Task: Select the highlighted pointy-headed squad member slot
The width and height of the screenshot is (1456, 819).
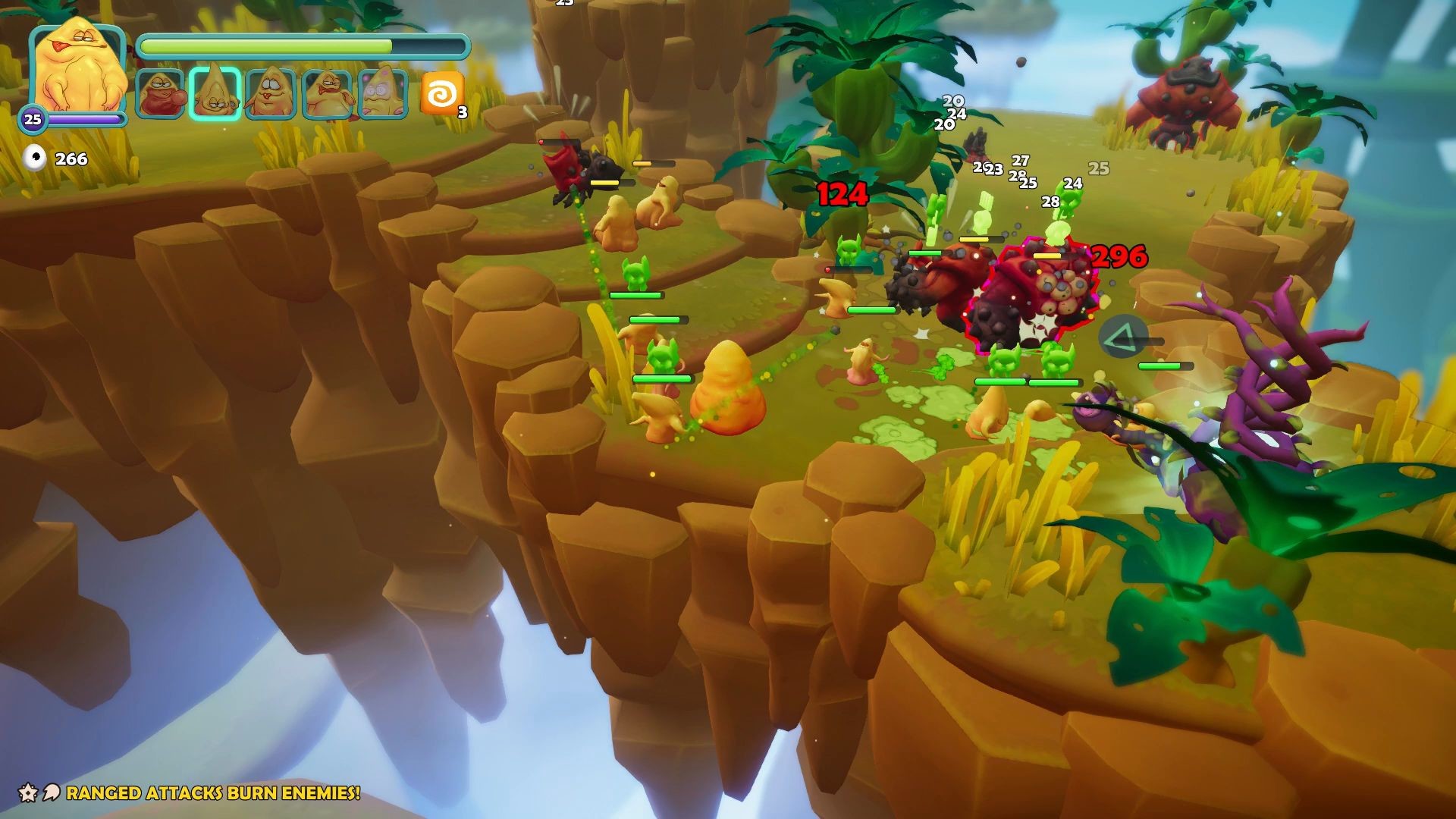Action: (215, 95)
